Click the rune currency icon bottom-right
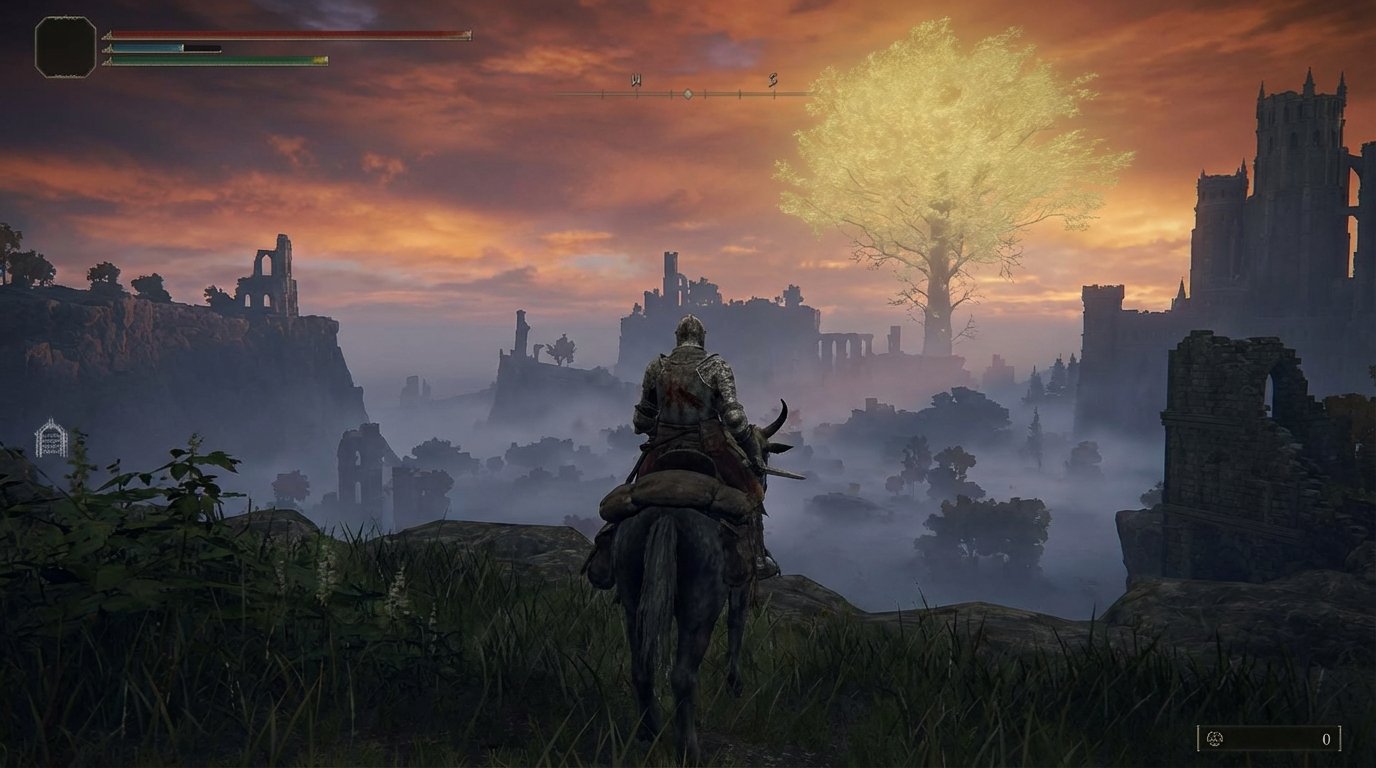Image resolution: width=1376 pixels, height=768 pixels. coord(1214,739)
